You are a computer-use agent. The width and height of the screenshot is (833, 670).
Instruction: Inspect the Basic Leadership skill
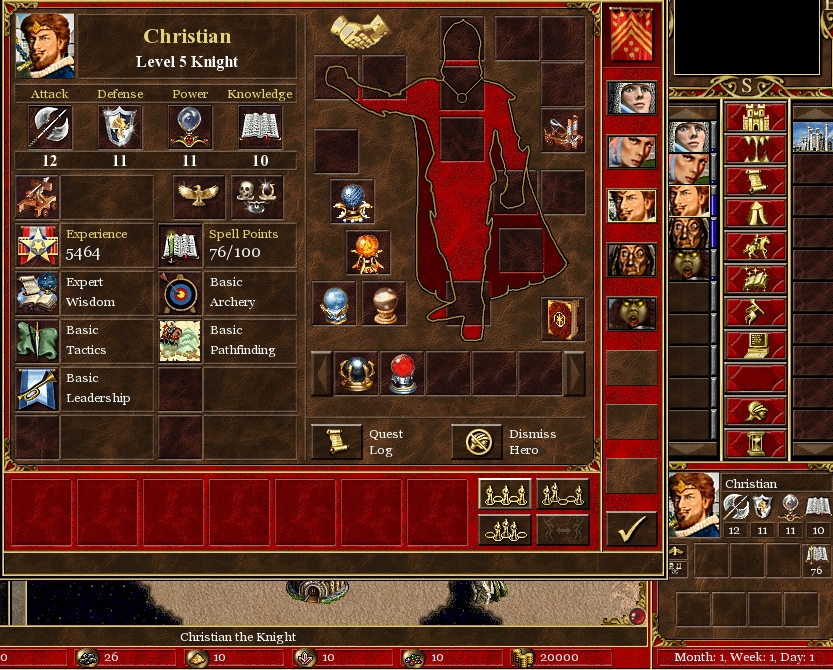point(37,388)
